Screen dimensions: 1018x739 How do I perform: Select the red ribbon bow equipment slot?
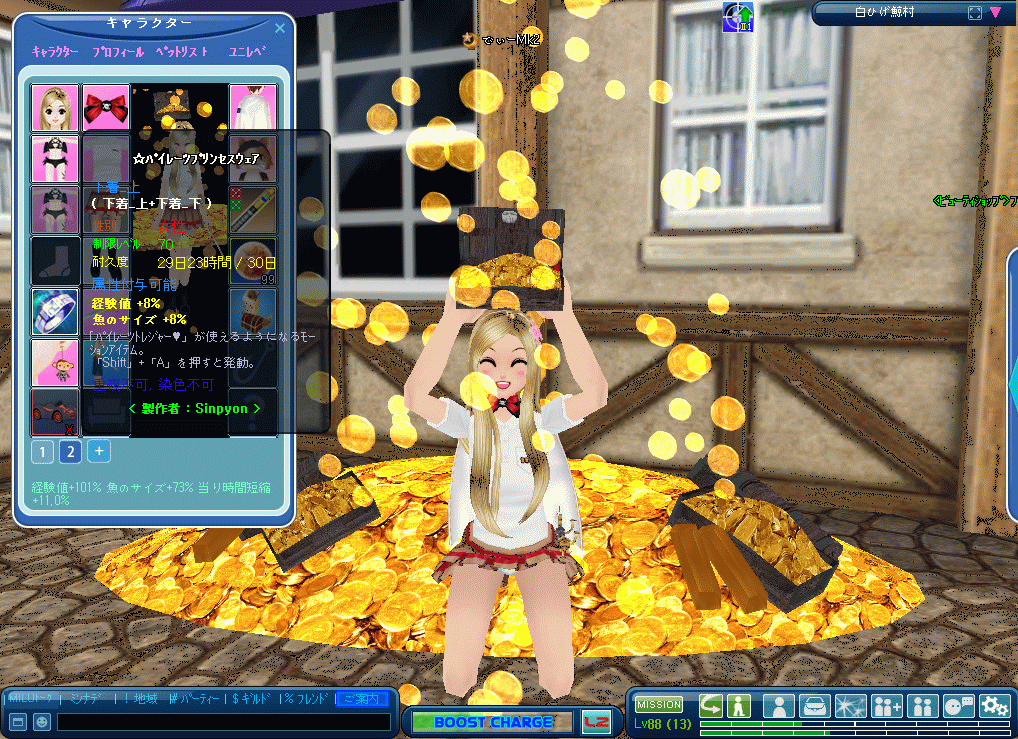(x=106, y=108)
